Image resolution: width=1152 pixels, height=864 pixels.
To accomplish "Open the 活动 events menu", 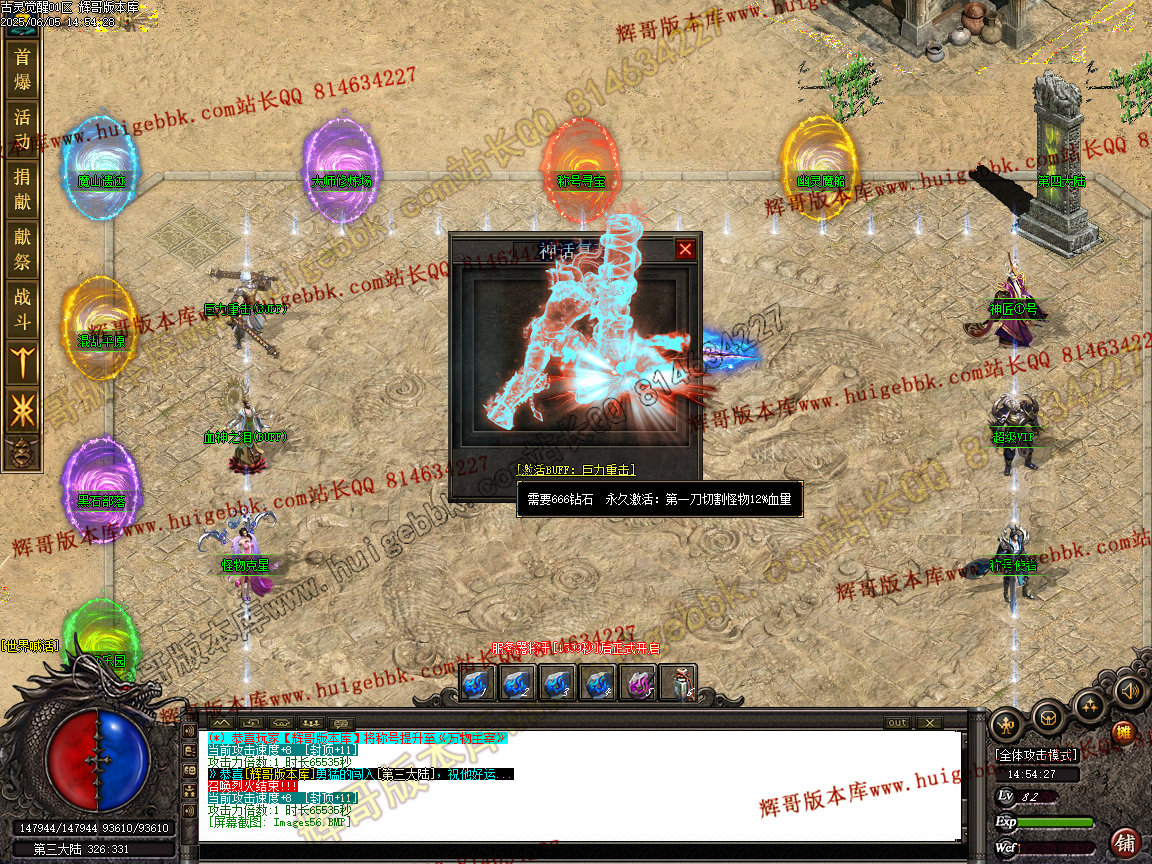I will point(22,127).
